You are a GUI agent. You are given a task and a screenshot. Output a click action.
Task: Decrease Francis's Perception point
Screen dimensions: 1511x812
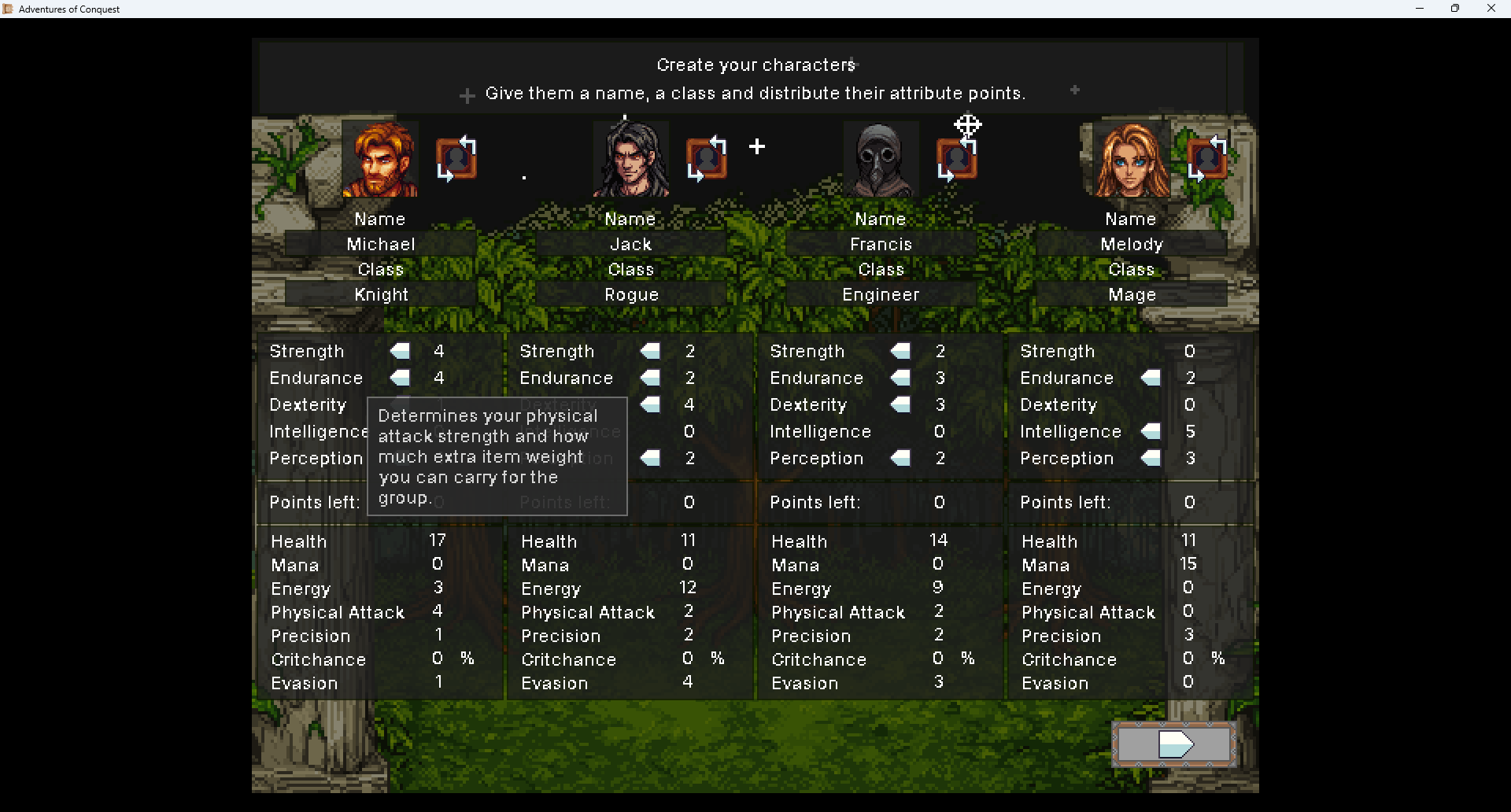(x=900, y=458)
